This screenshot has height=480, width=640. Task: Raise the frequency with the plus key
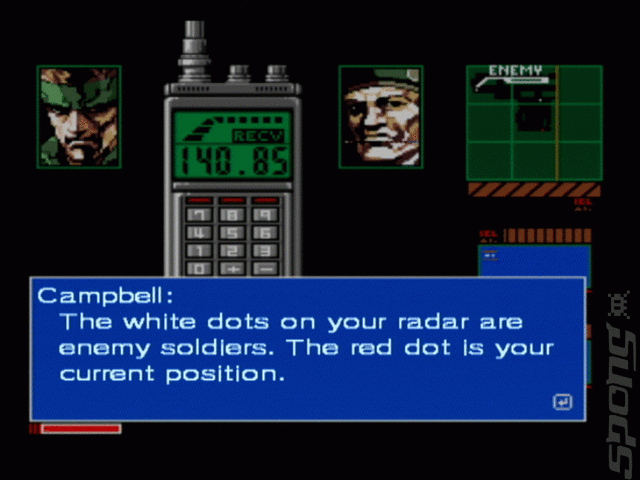pyautogui.click(x=232, y=268)
